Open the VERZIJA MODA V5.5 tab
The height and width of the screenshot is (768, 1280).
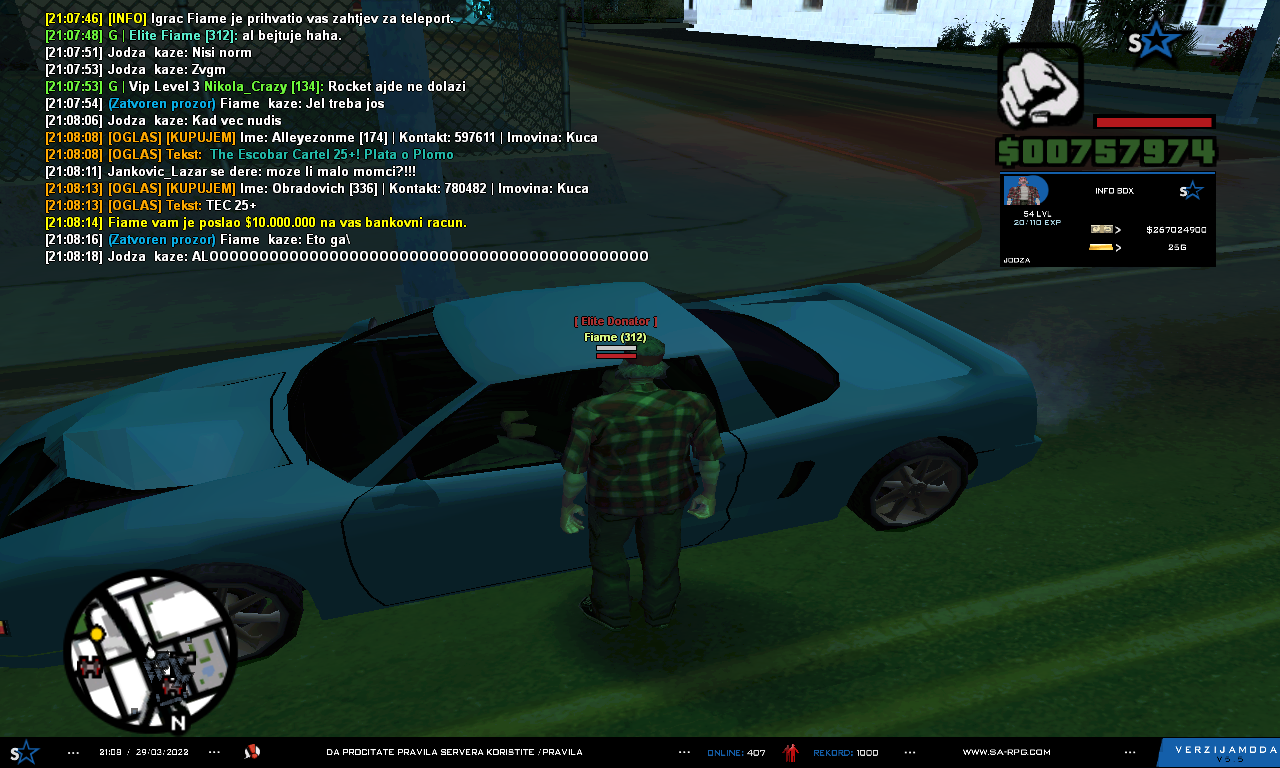point(1225,751)
